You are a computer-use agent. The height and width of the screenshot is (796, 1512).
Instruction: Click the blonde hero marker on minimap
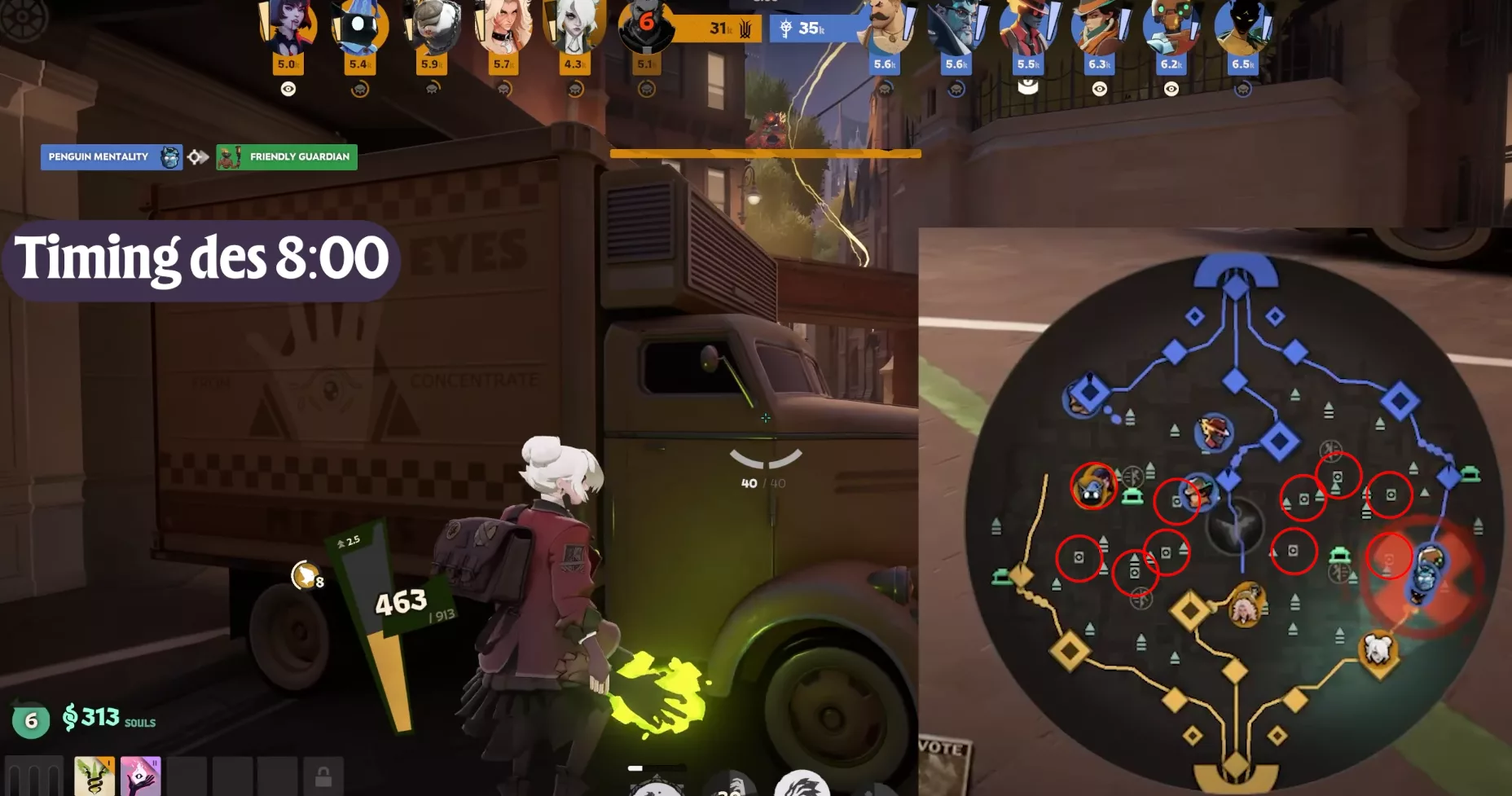tap(1246, 605)
